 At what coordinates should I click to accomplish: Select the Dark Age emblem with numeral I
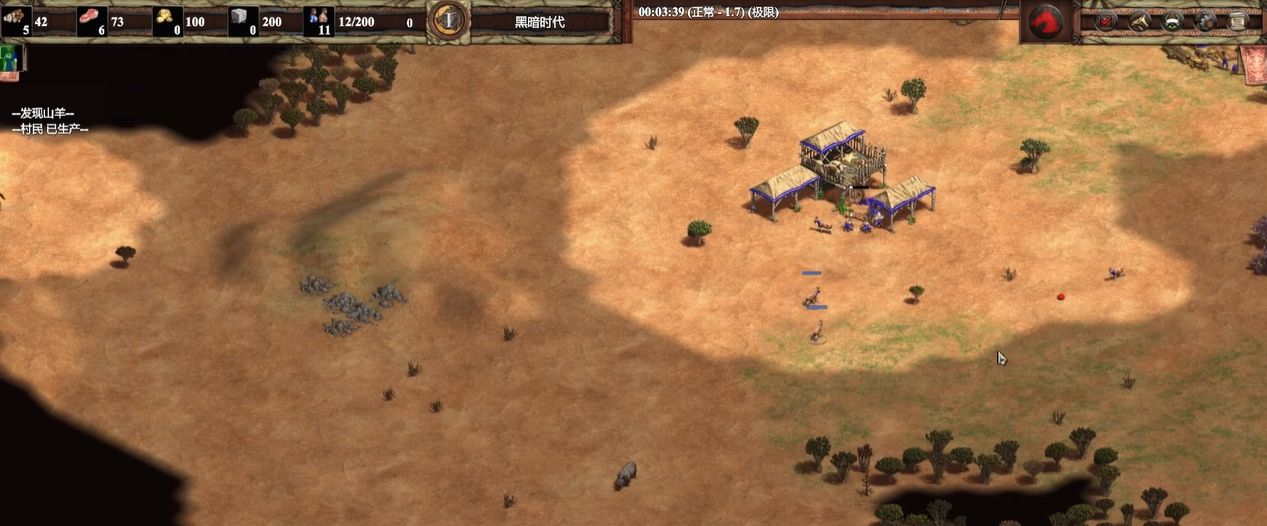[x=449, y=20]
